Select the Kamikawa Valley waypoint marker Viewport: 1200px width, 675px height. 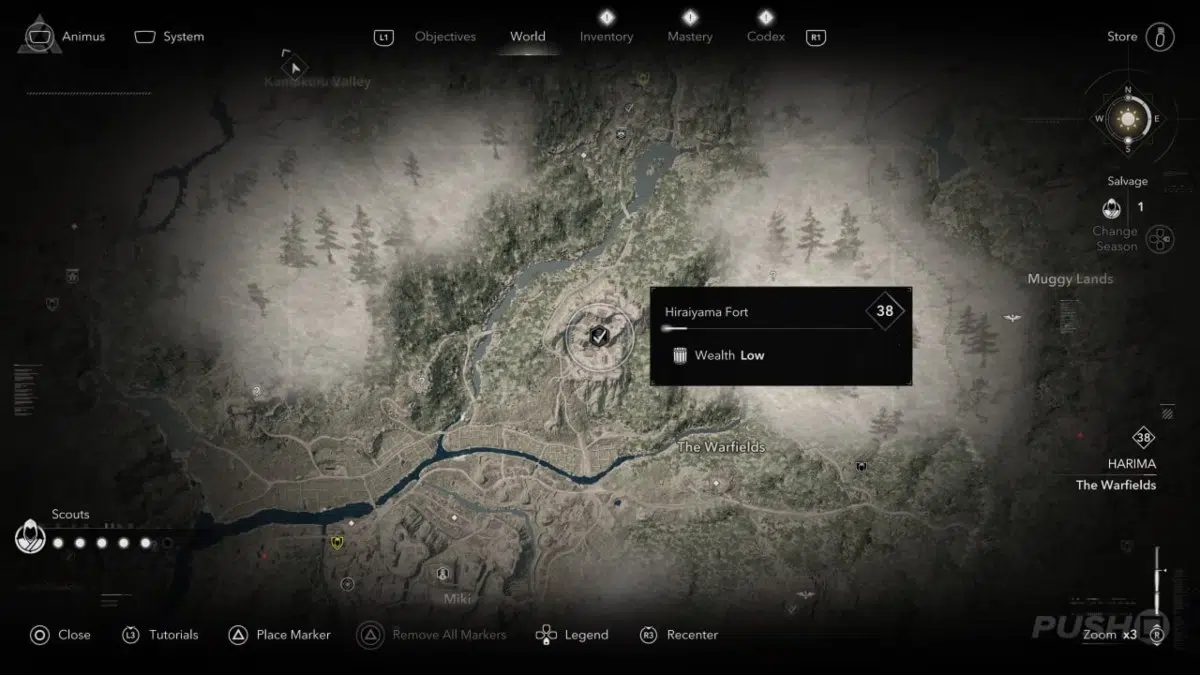294,67
